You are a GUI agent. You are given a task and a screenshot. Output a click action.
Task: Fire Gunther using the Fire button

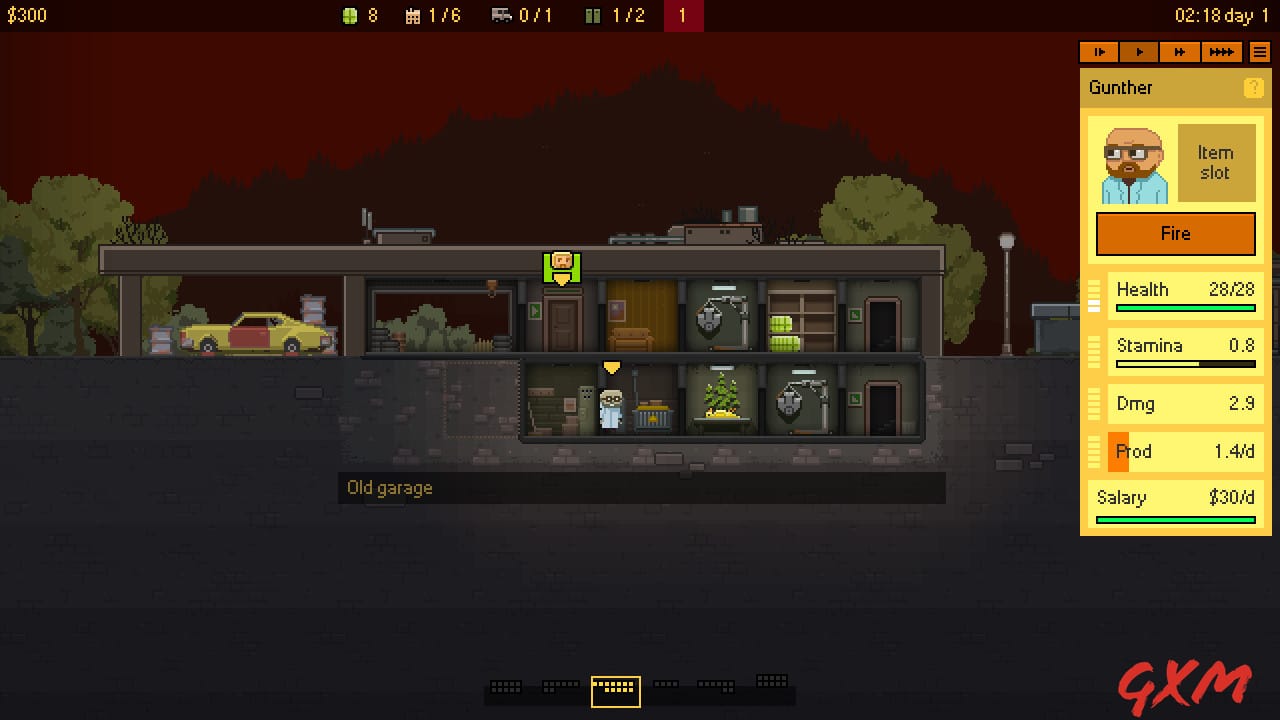pos(1175,233)
